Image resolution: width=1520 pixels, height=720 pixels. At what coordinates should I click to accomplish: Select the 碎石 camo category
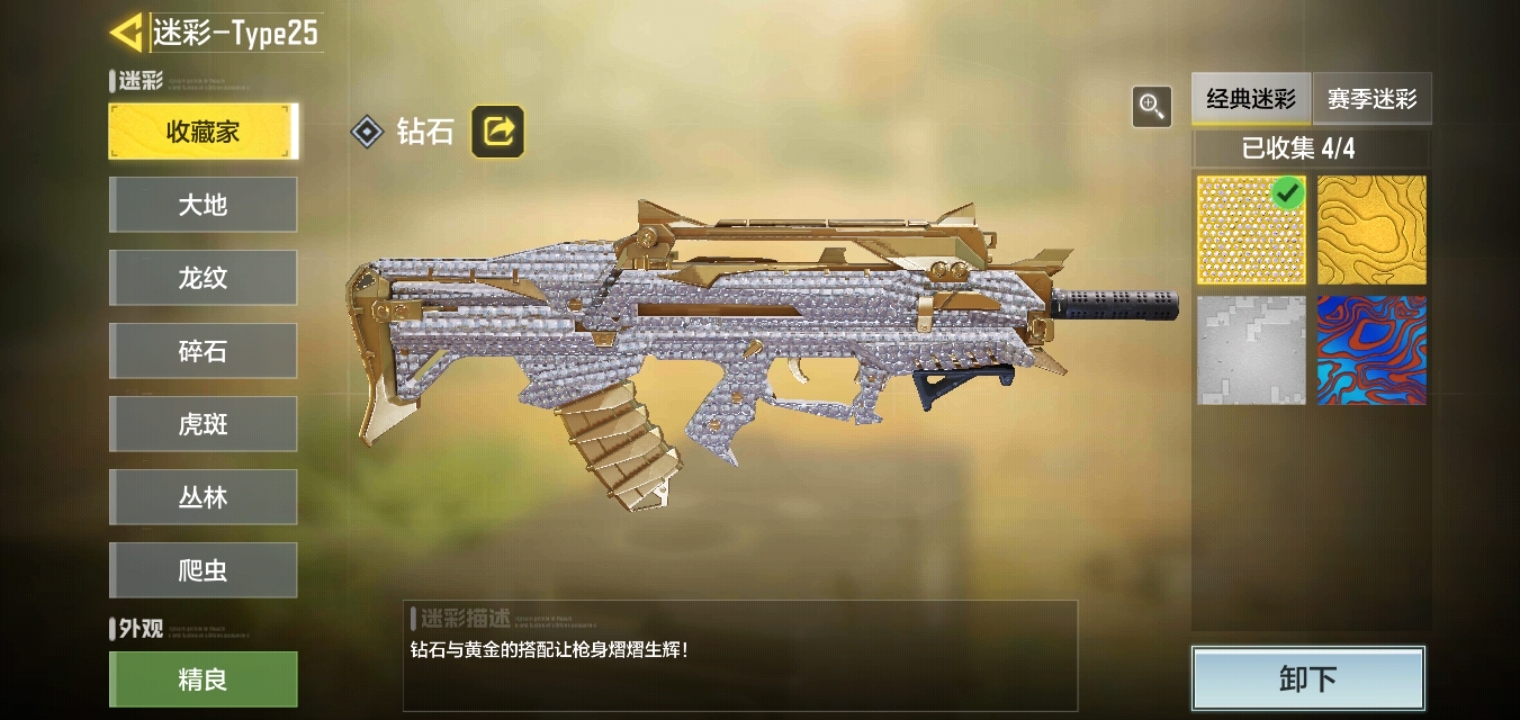(x=203, y=351)
